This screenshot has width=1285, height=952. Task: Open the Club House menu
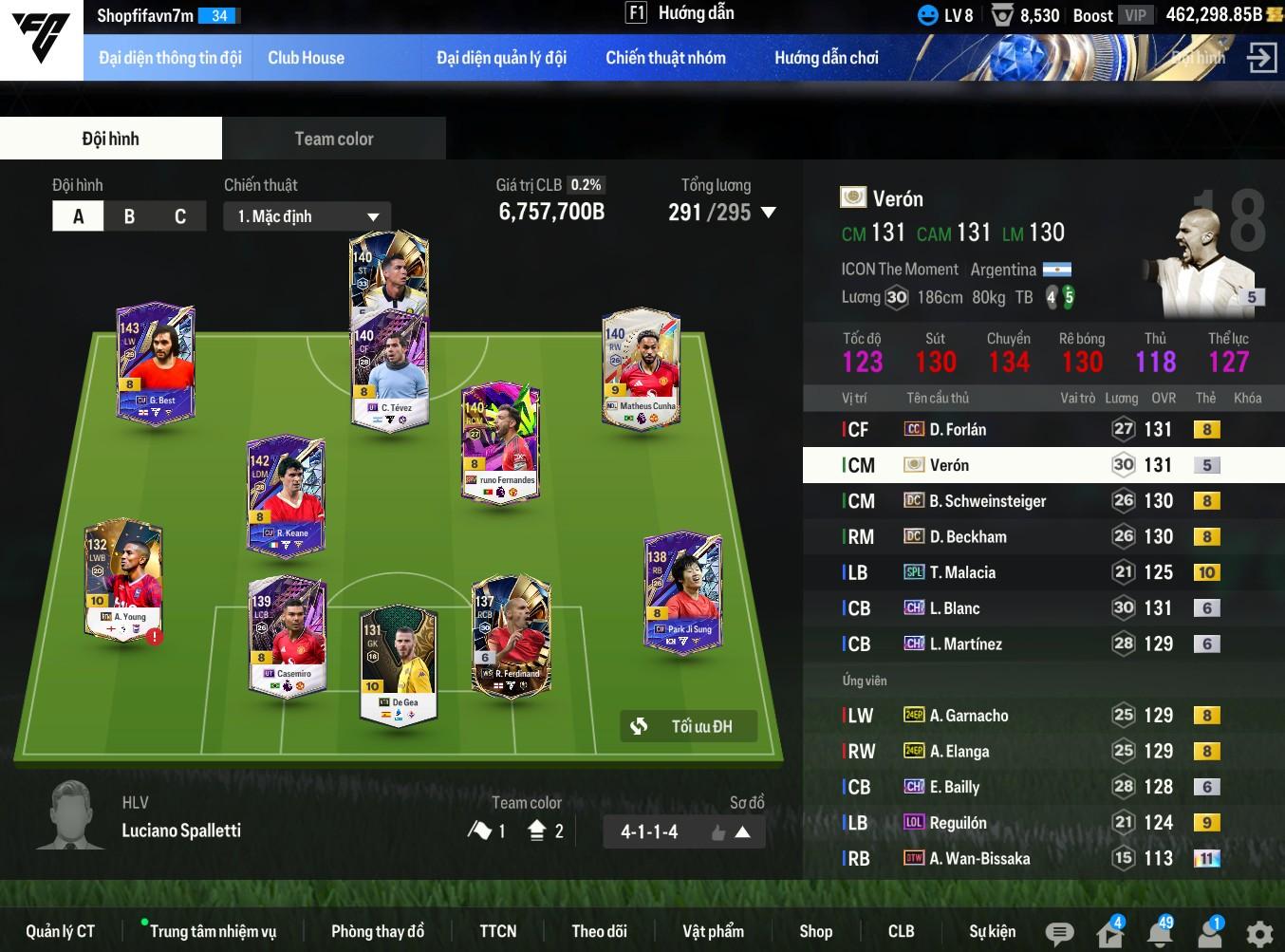click(x=306, y=58)
